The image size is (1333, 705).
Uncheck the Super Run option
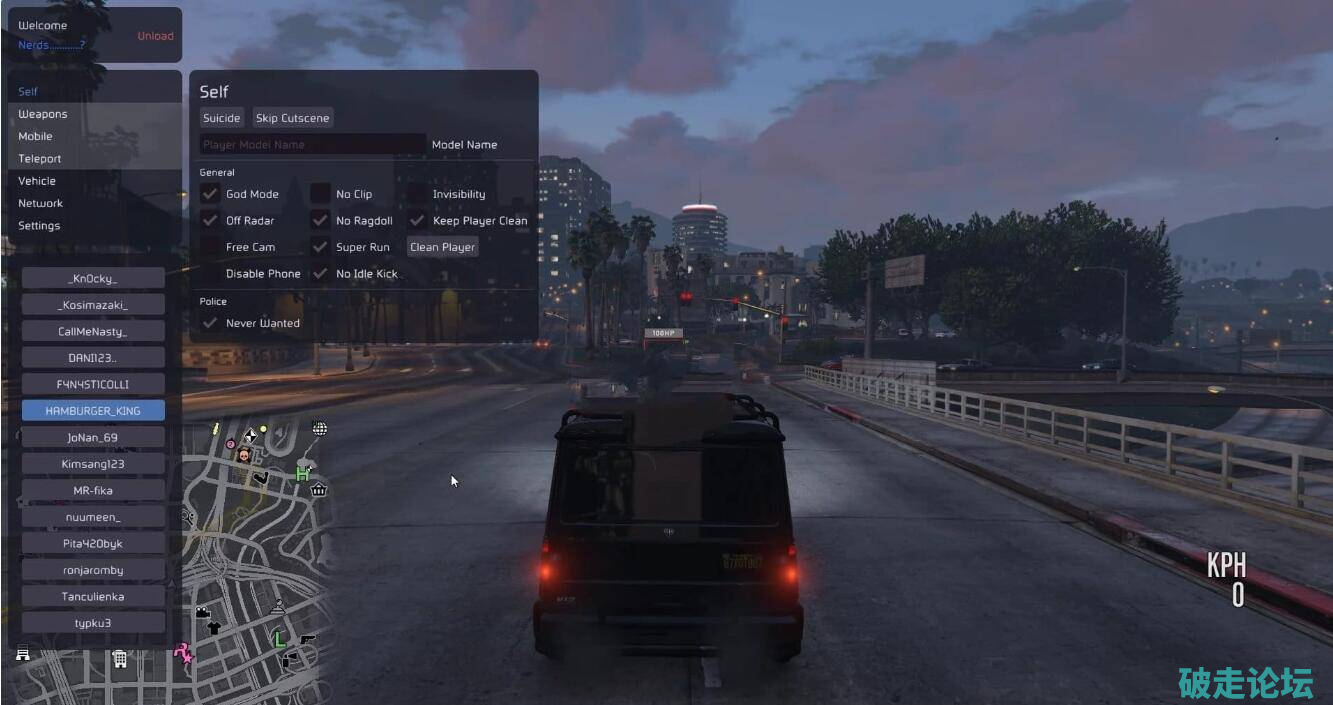[x=320, y=247]
